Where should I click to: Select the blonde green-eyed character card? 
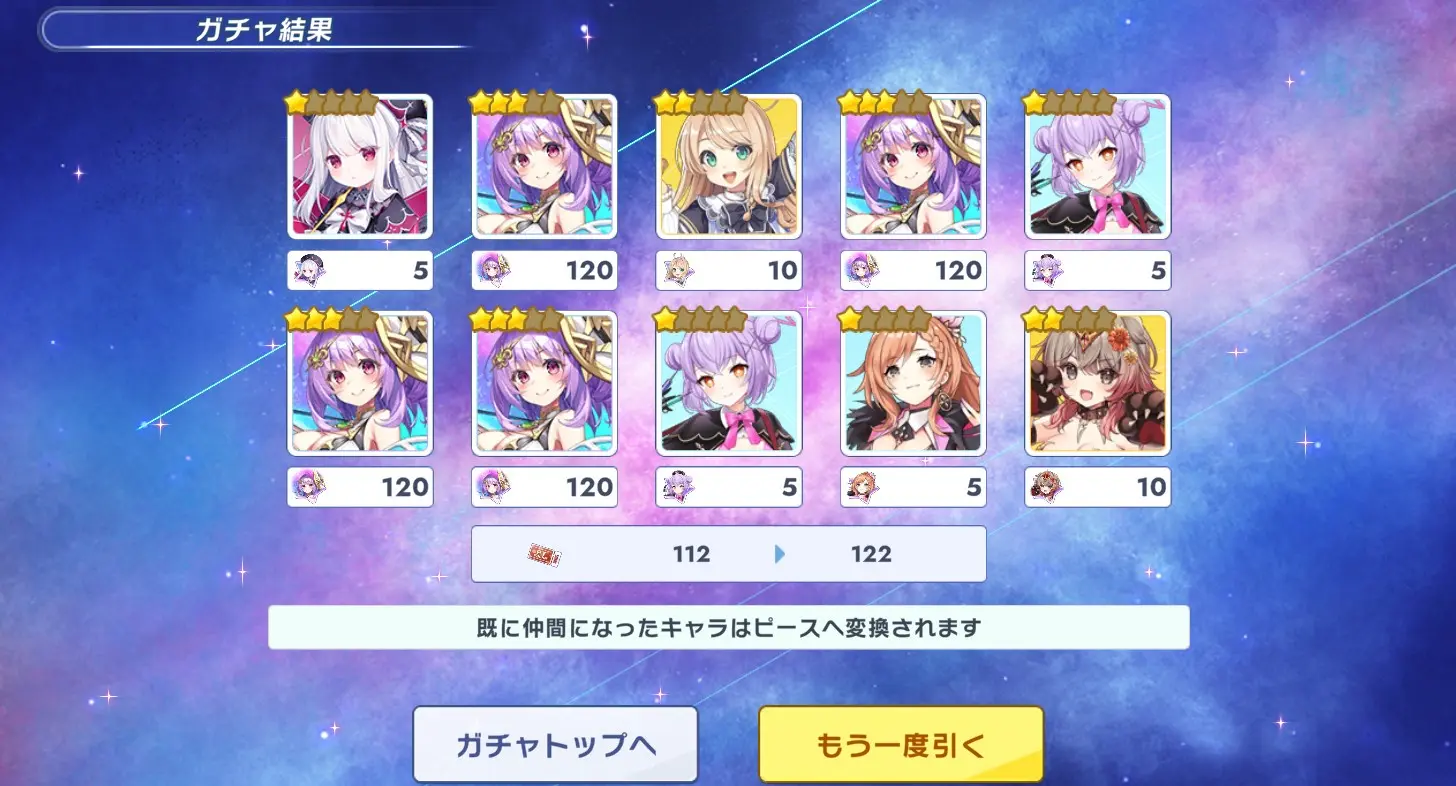[x=729, y=166]
